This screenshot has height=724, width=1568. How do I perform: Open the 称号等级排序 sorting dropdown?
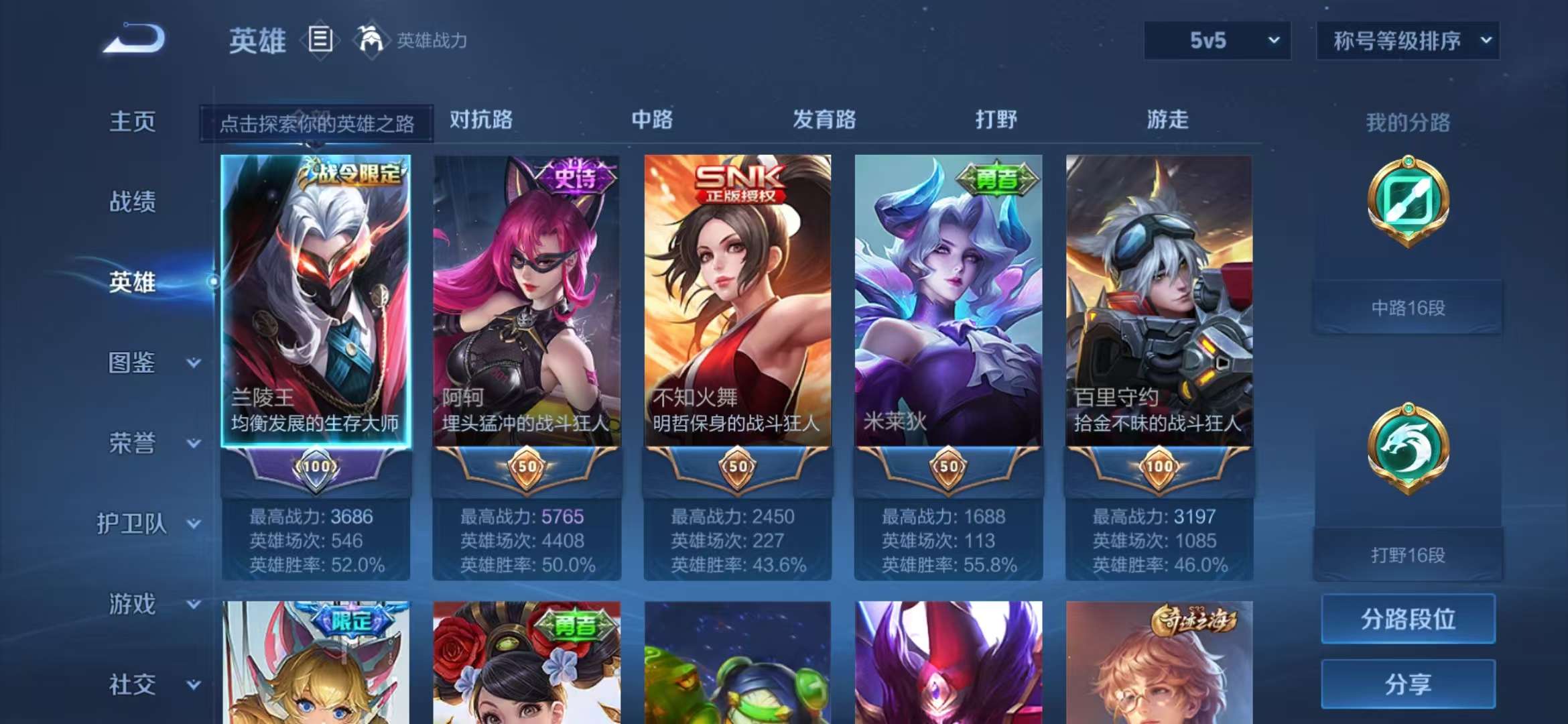(1407, 40)
